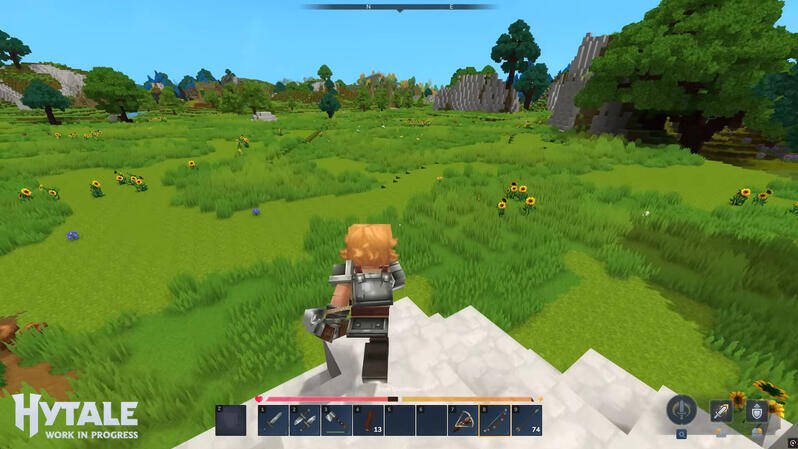Click the compass bar at the top

click(399, 7)
